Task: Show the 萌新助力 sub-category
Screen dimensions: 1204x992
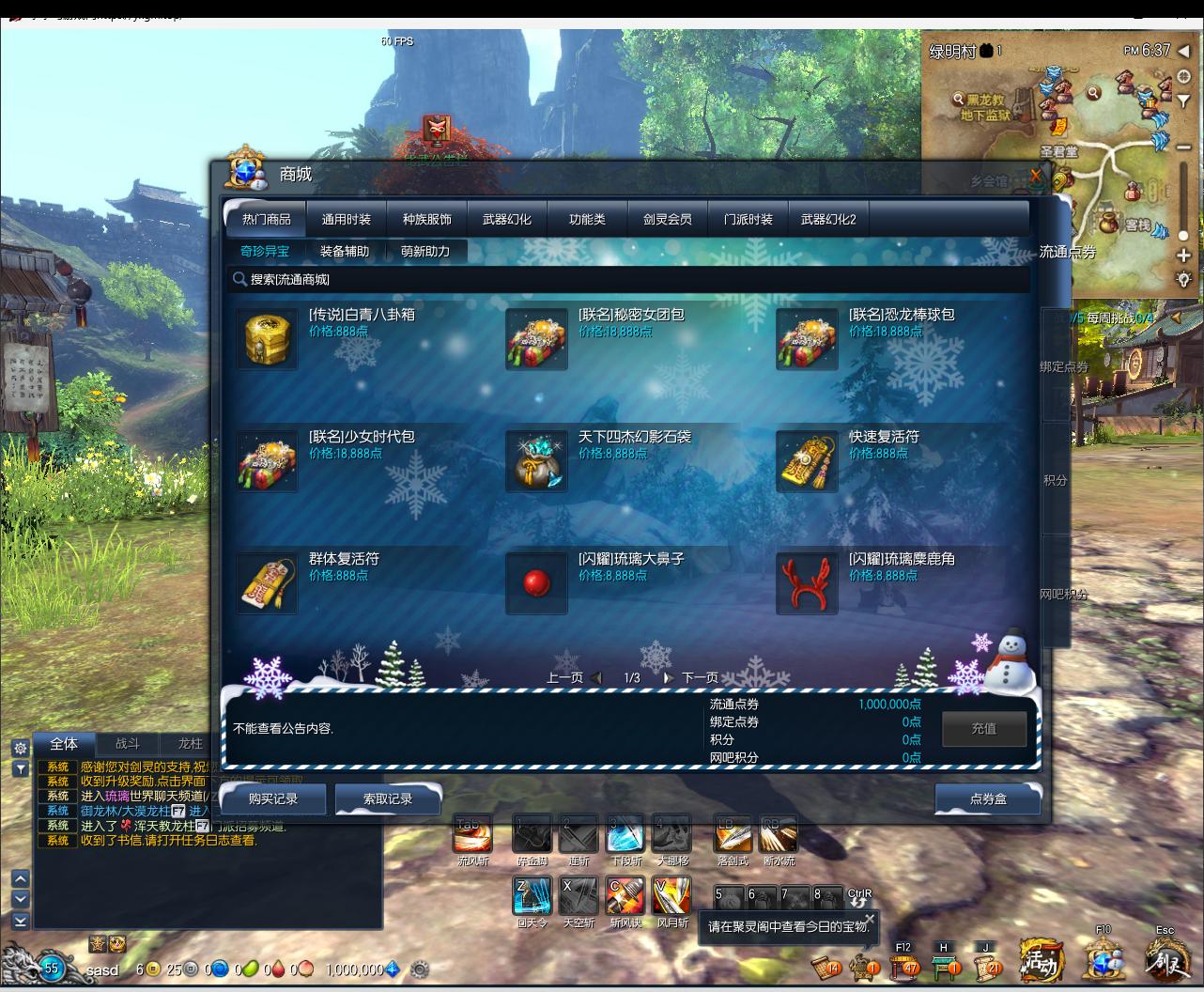Action: click(425, 252)
